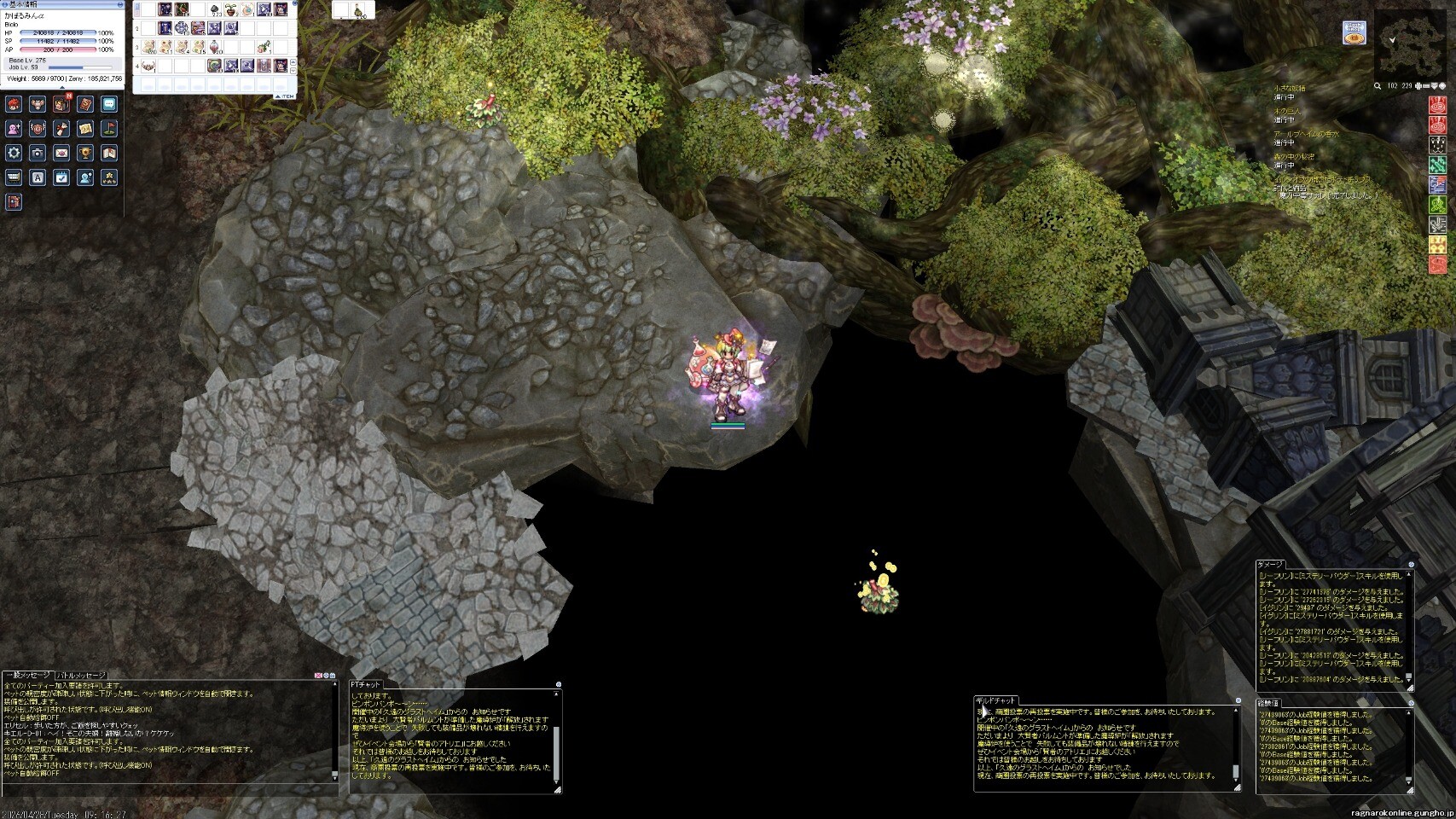Select the potted plant hotbar slot
1456x819 pixels.
click(230, 10)
